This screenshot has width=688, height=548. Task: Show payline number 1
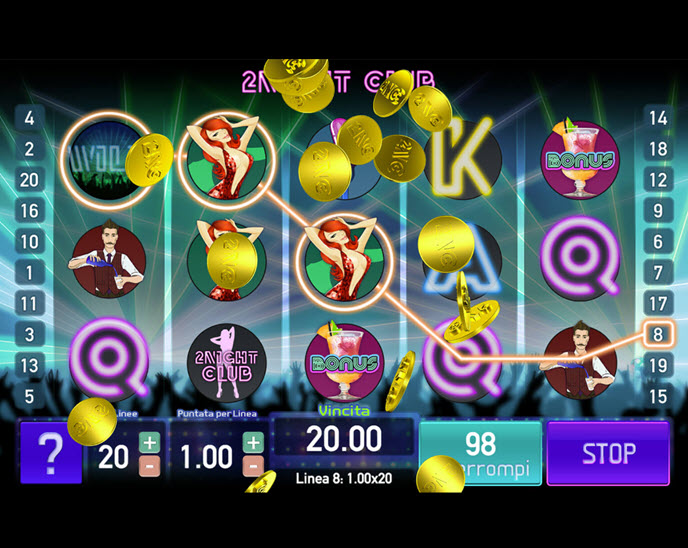[29, 272]
